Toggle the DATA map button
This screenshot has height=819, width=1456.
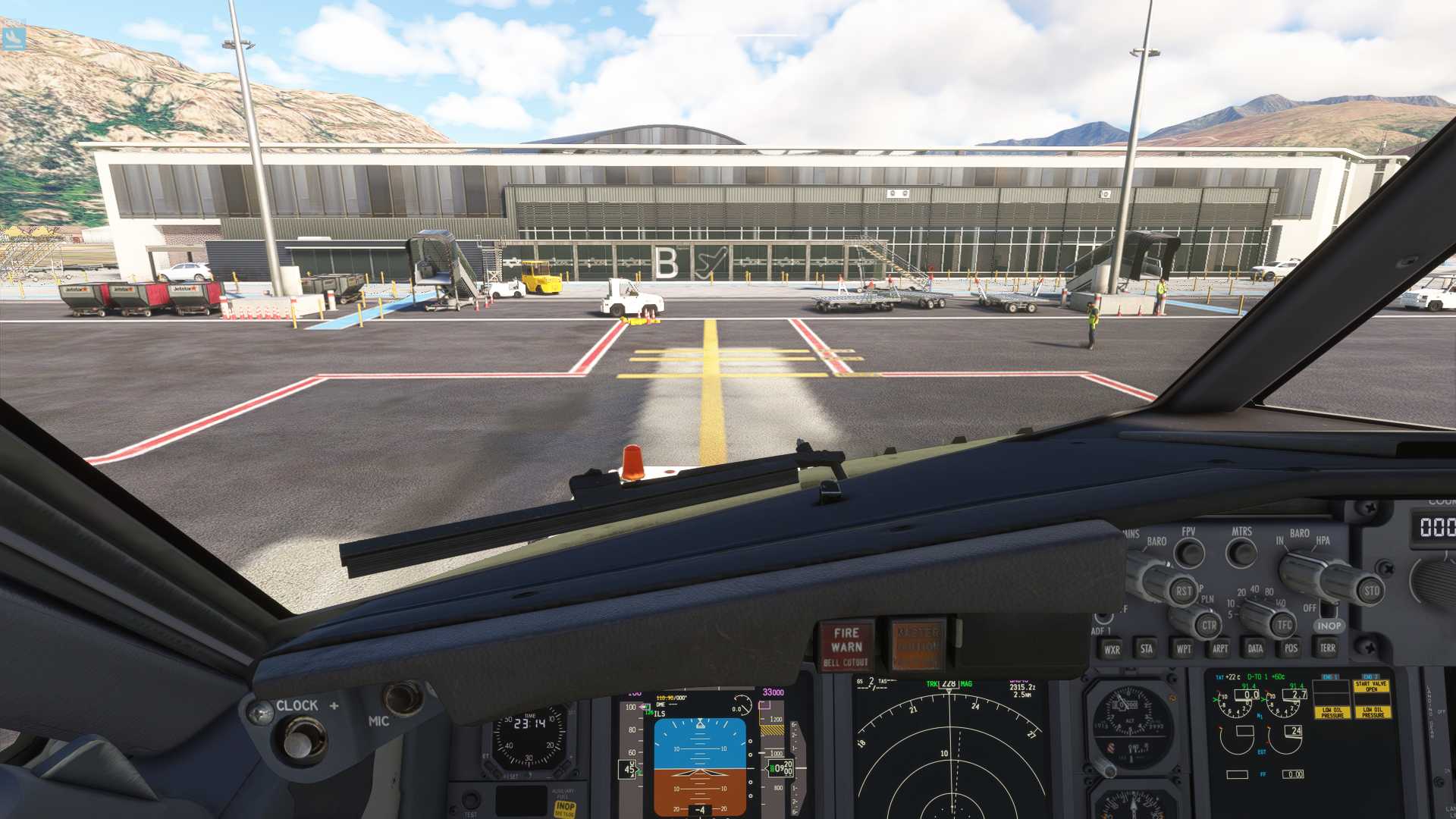point(1255,648)
